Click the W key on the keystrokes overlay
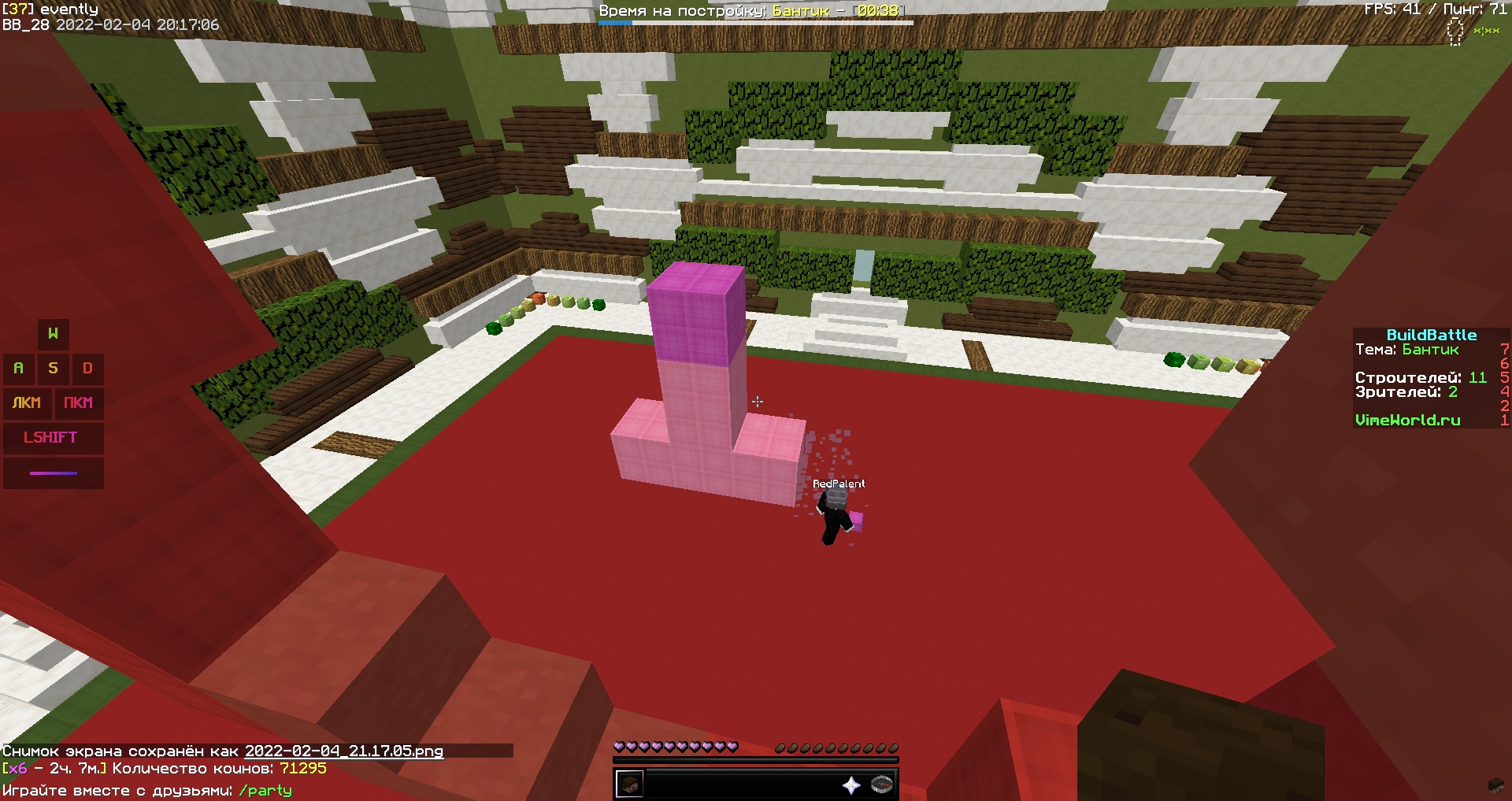1512x801 pixels. 53,333
